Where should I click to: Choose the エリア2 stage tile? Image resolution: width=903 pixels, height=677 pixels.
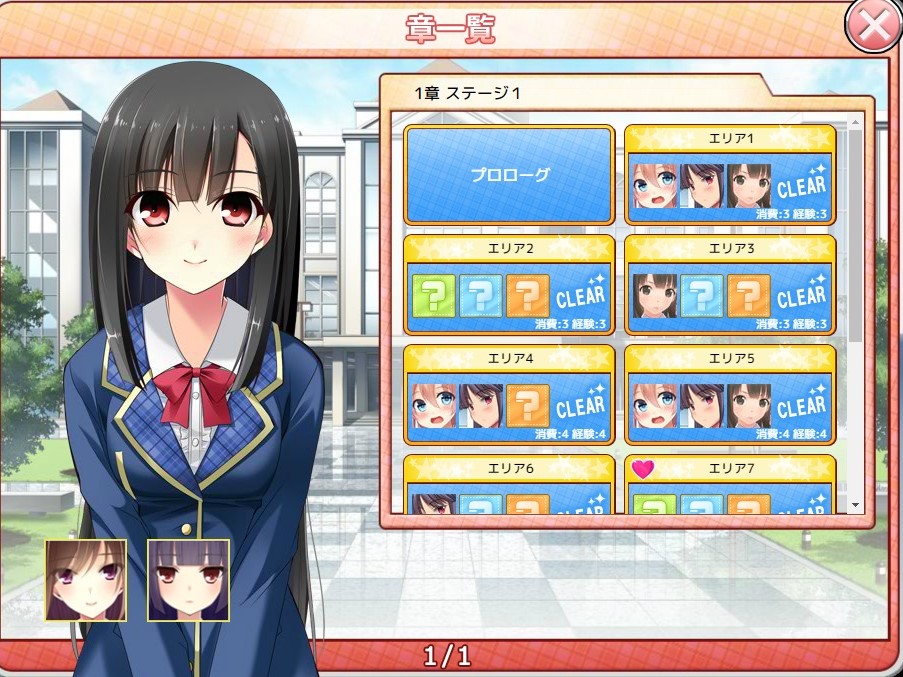pyautogui.click(x=509, y=285)
